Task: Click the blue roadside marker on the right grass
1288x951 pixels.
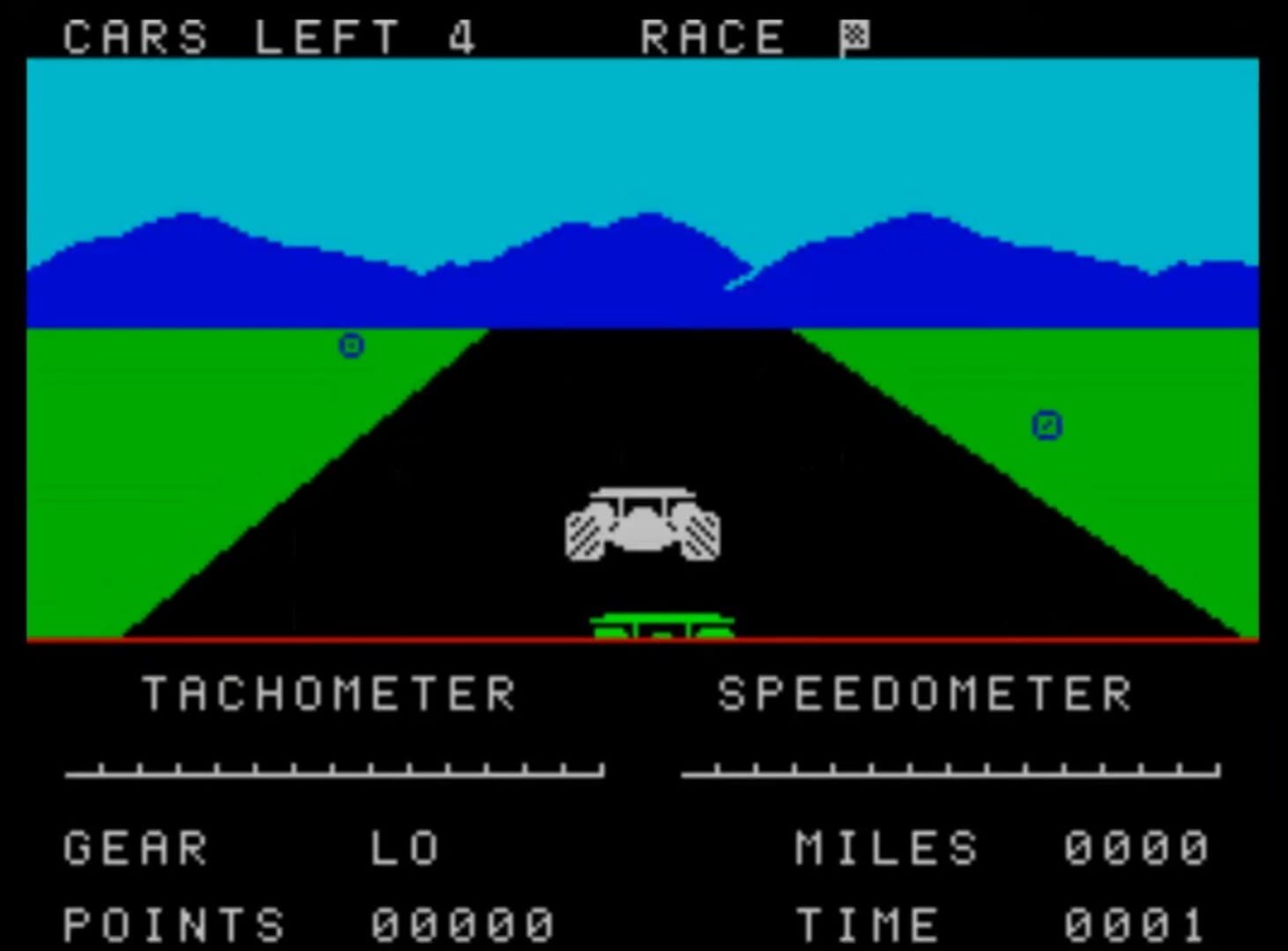Action: (1046, 425)
